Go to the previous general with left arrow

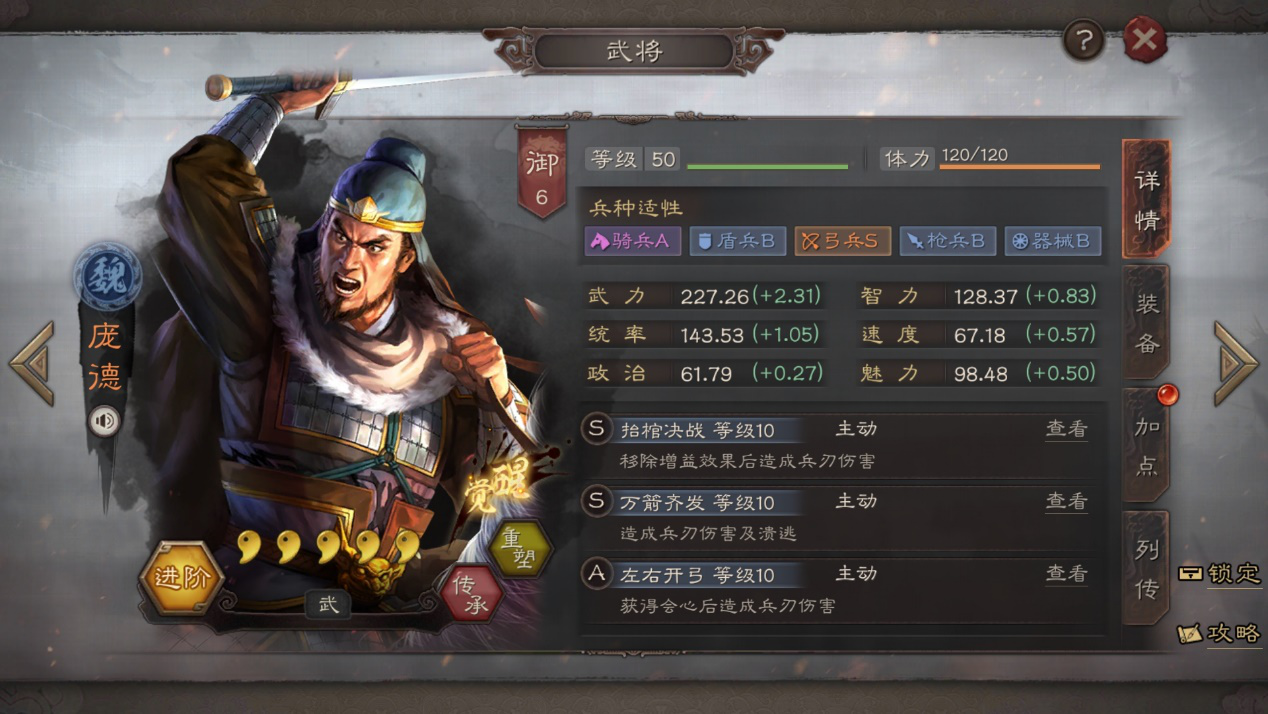[x=32, y=363]
